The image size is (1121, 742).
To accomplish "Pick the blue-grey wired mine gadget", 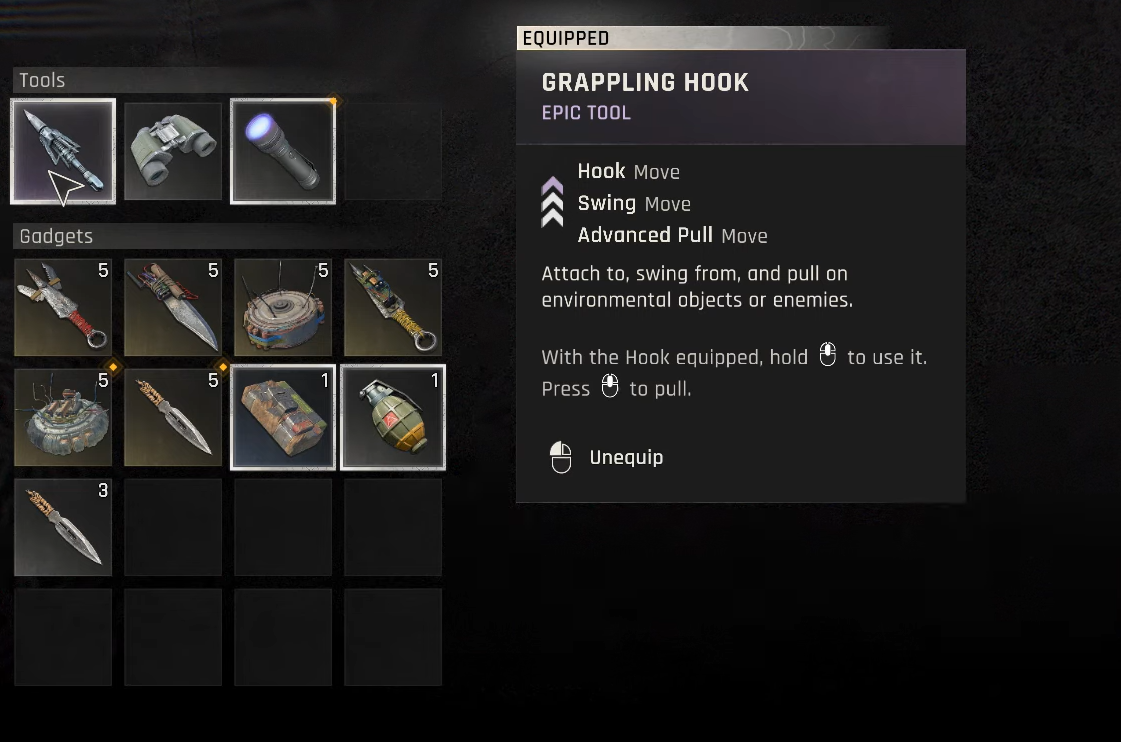I will click(63, 417).
